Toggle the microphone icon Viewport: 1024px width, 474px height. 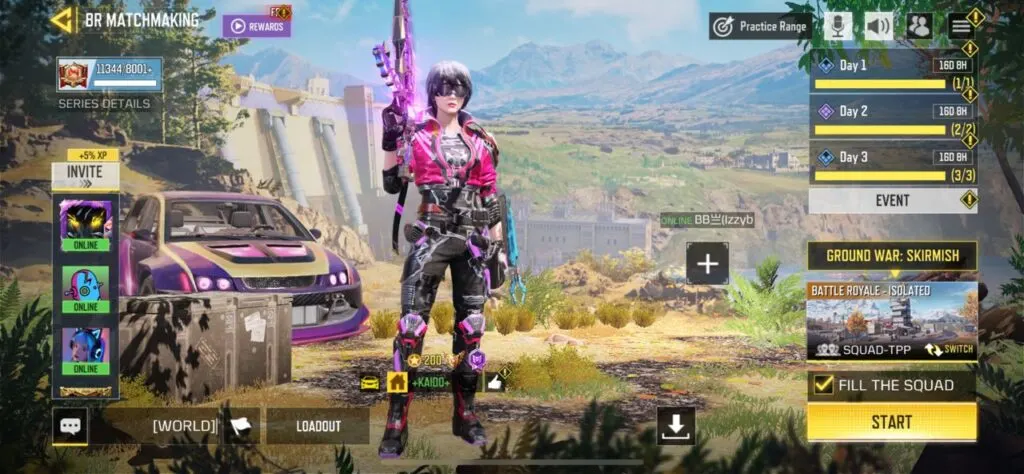tap(838, 26)
